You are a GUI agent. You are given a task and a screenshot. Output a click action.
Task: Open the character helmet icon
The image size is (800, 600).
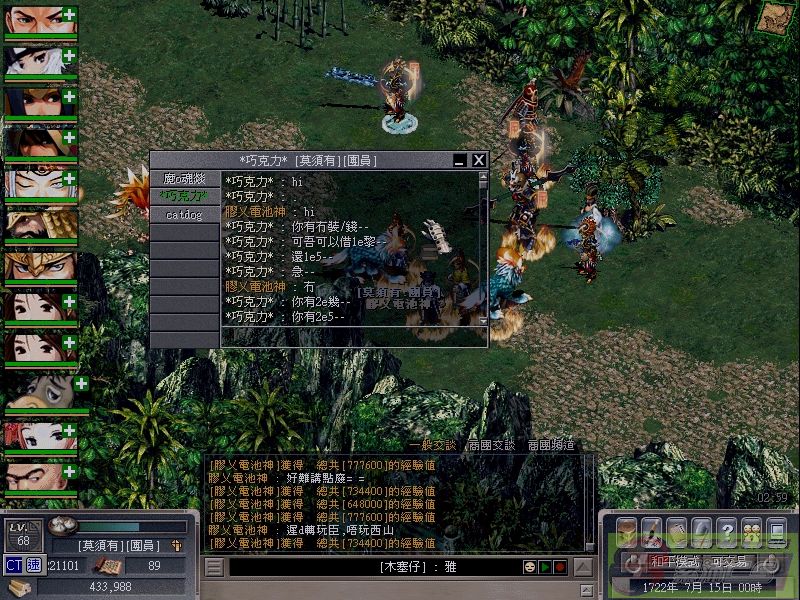pos(626,531)
